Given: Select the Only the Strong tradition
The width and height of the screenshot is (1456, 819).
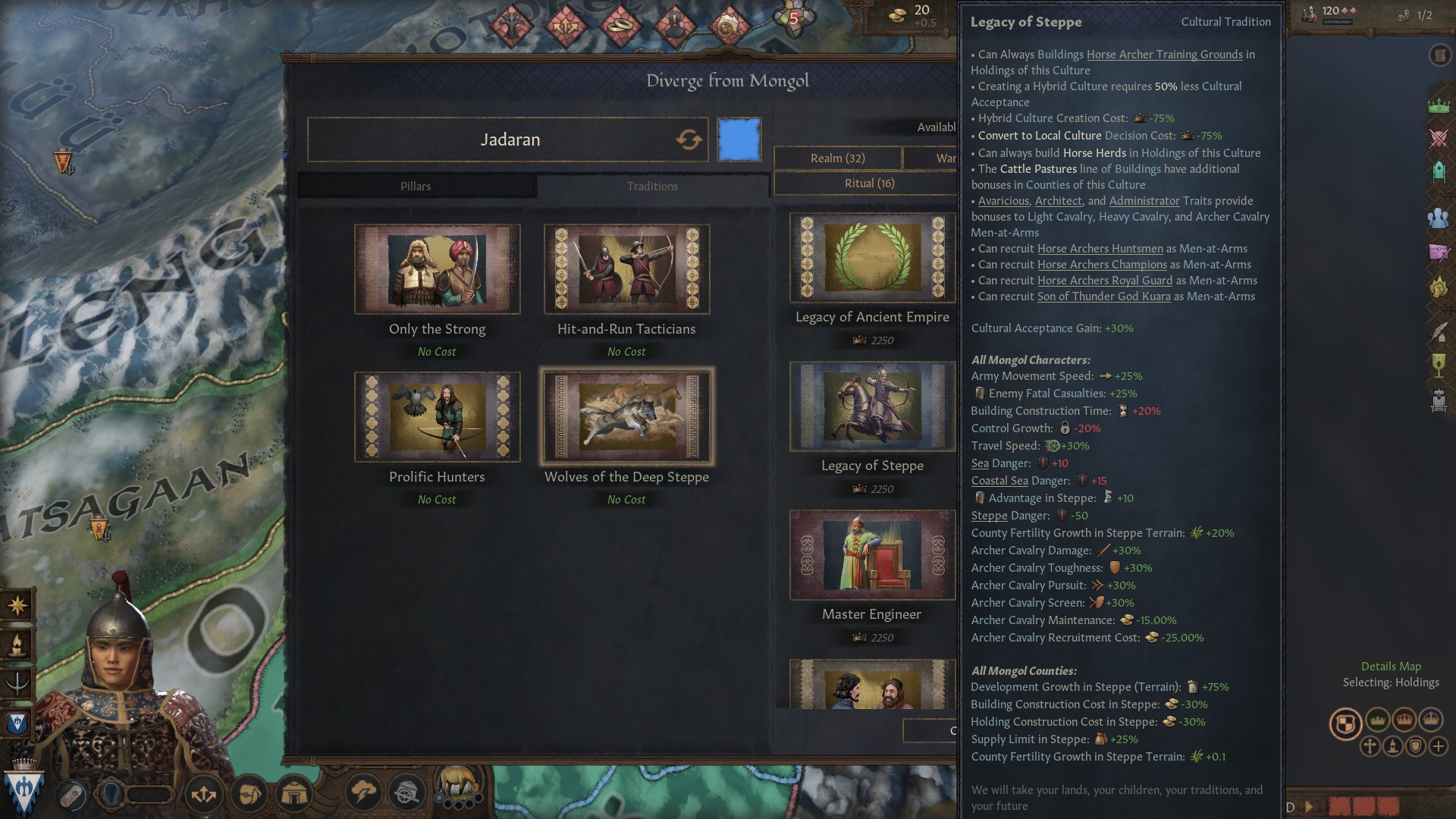Looking at the screenshot, I should point(437,269).
